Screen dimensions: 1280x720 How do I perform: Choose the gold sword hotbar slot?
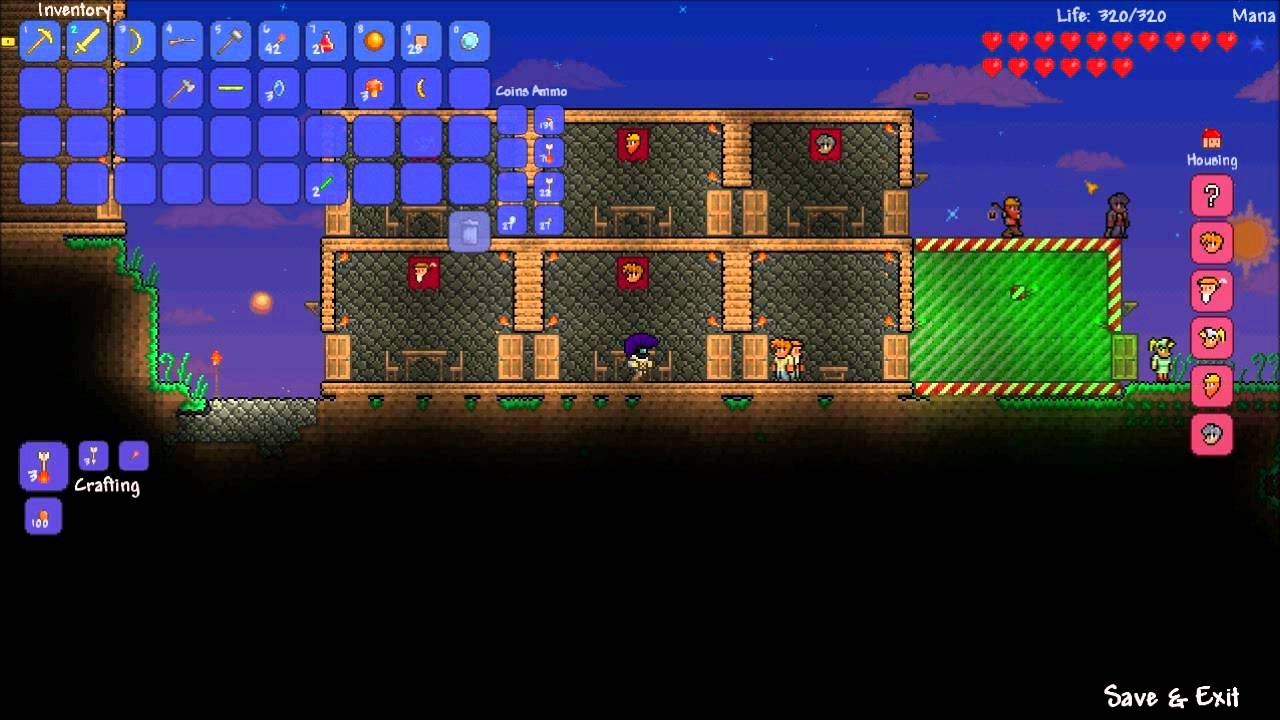pyautogui.click(x=88, y=41)
